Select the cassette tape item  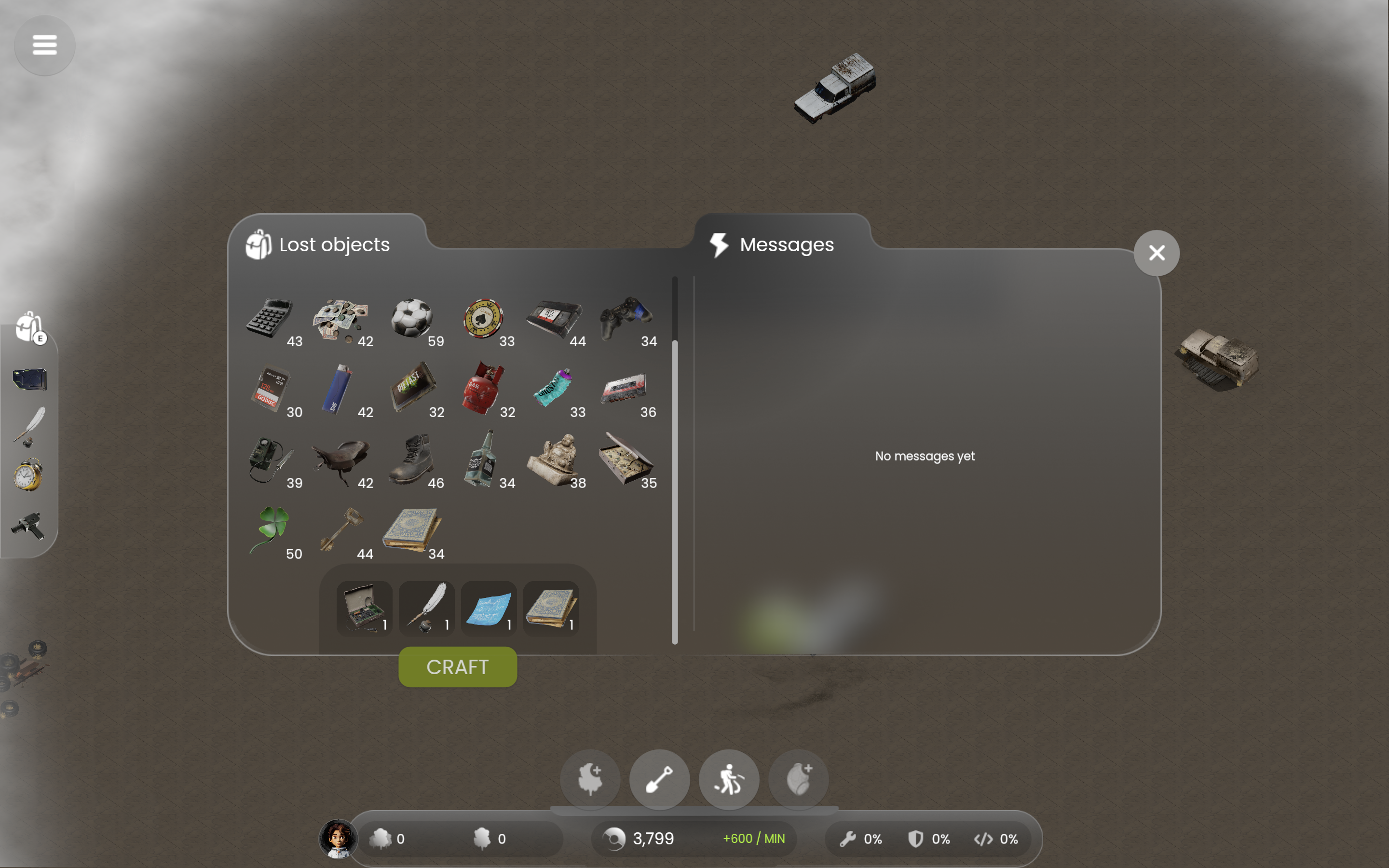click(624, 389)
